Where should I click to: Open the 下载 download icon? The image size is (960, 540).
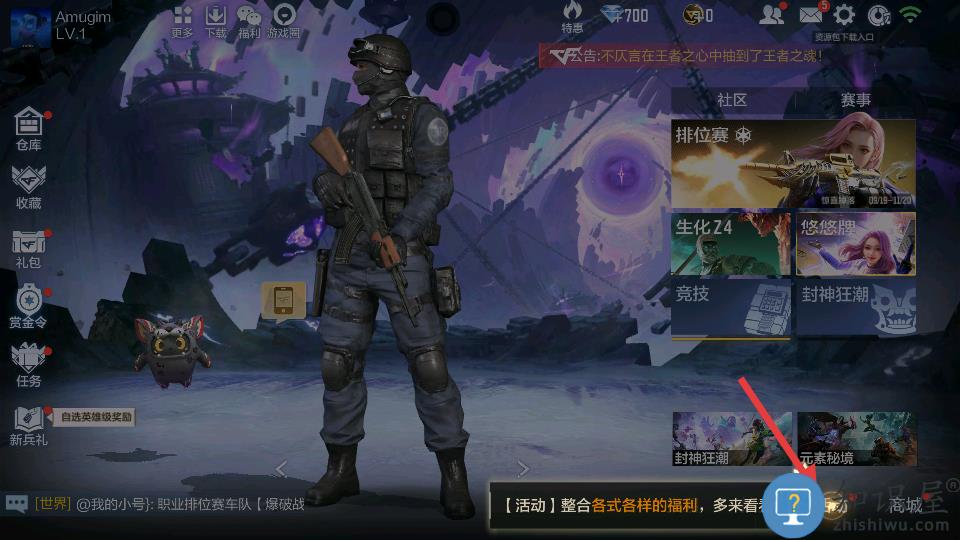[216, 20]
